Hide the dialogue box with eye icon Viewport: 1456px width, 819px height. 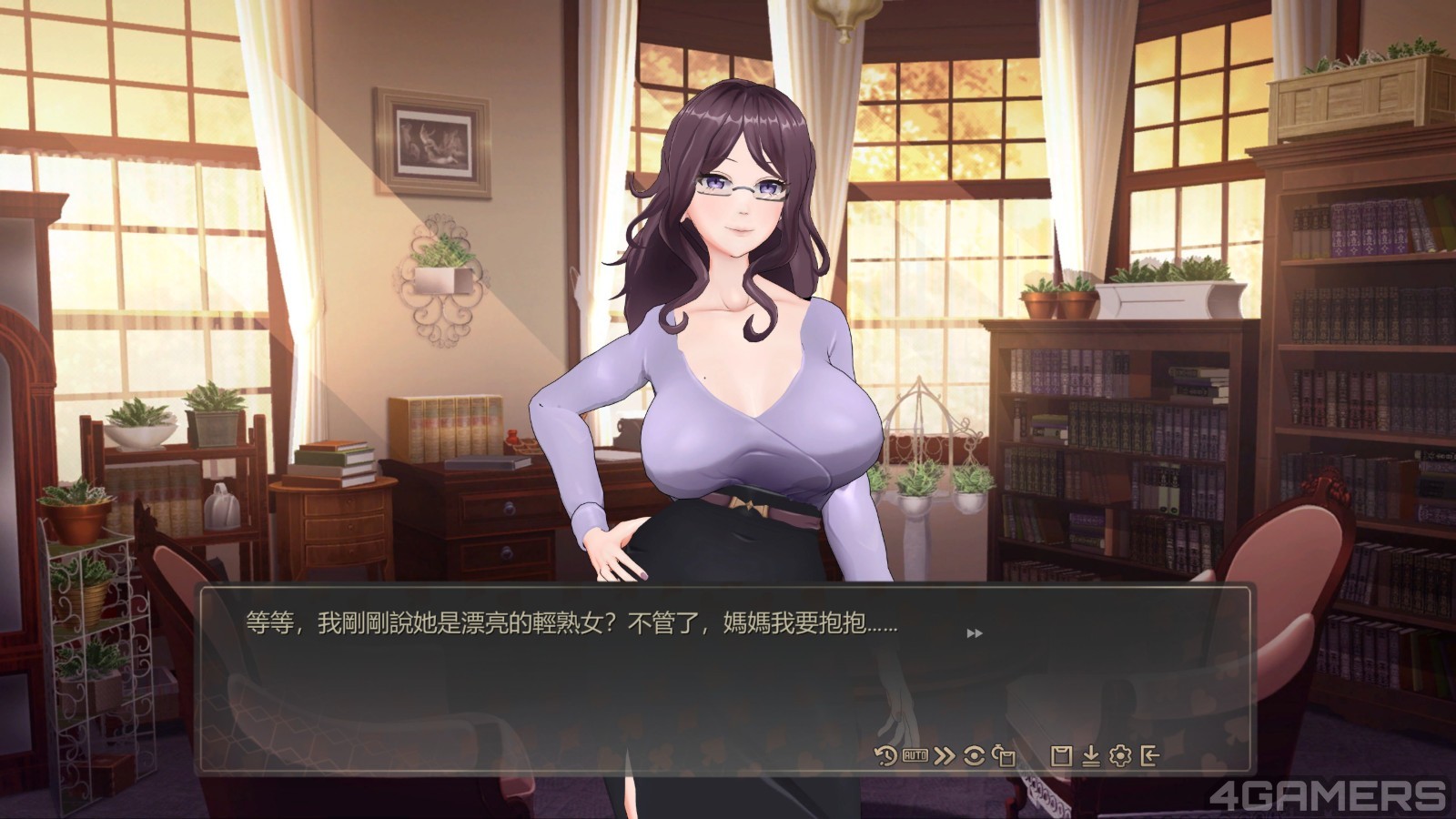[974, 755]
